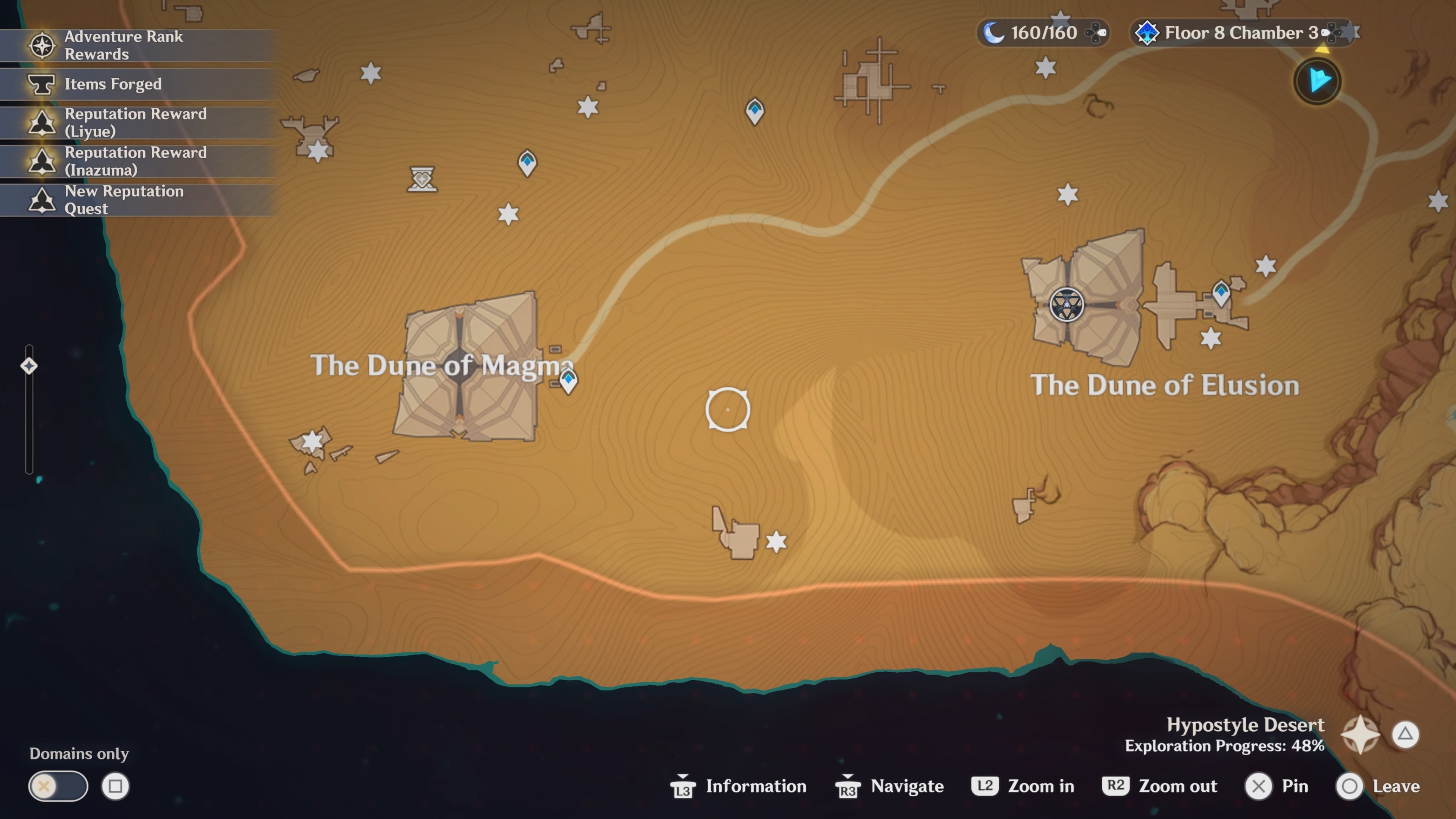Click the player direction arrow marker
This screenshot has height=819, width=1456.
1317,81
